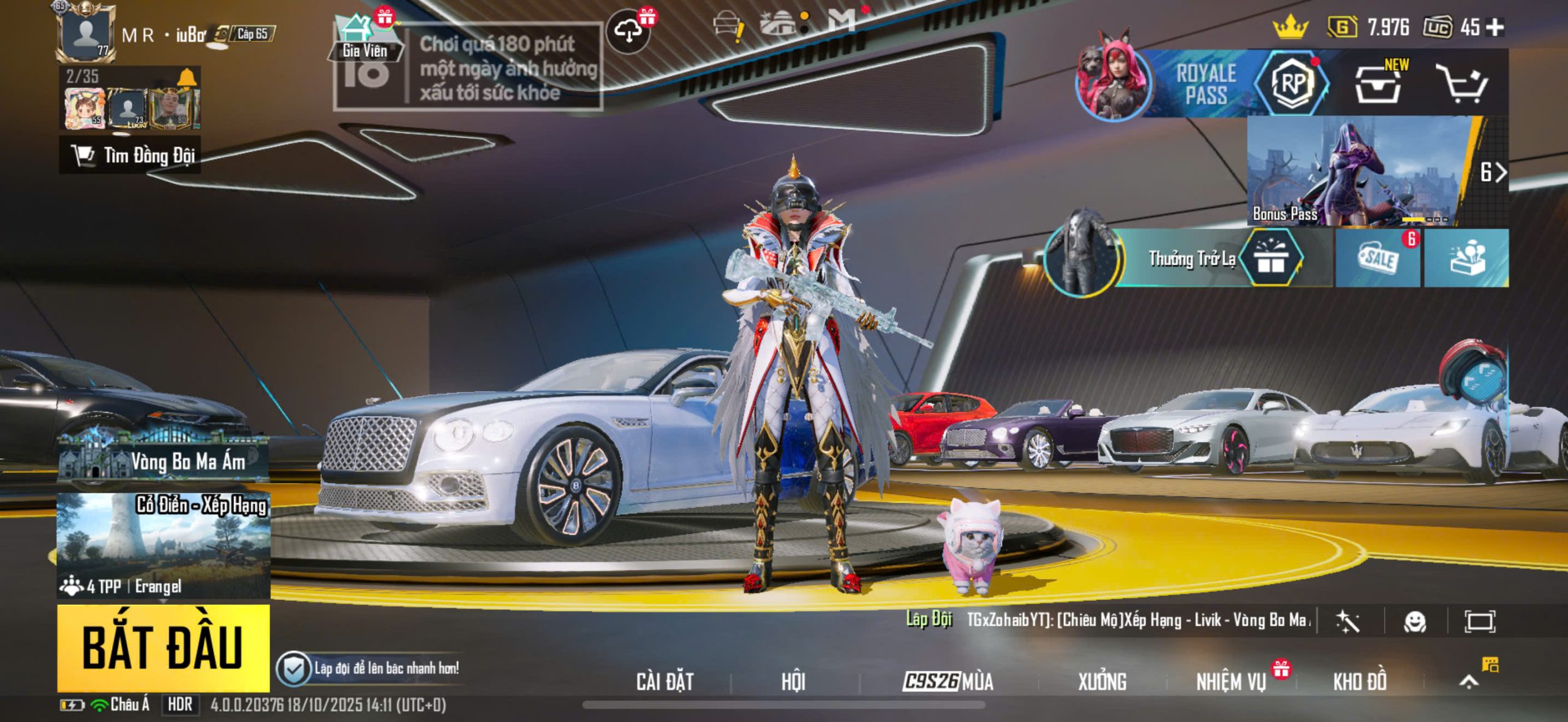
Task: Expand the bottom menu with the up arrow
Action: click(1469, 682)
